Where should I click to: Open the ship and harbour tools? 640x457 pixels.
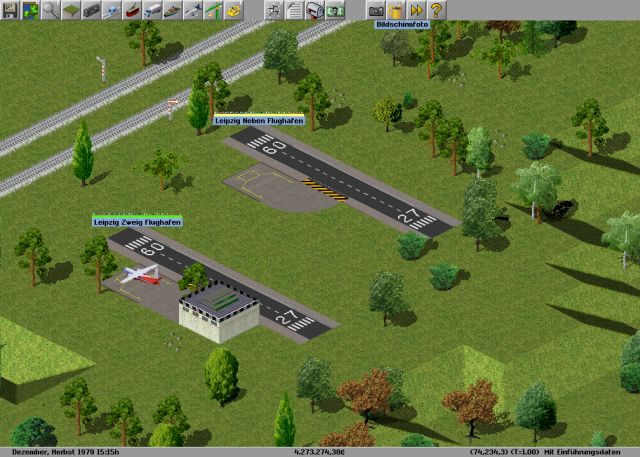click(x=175, y=10)
